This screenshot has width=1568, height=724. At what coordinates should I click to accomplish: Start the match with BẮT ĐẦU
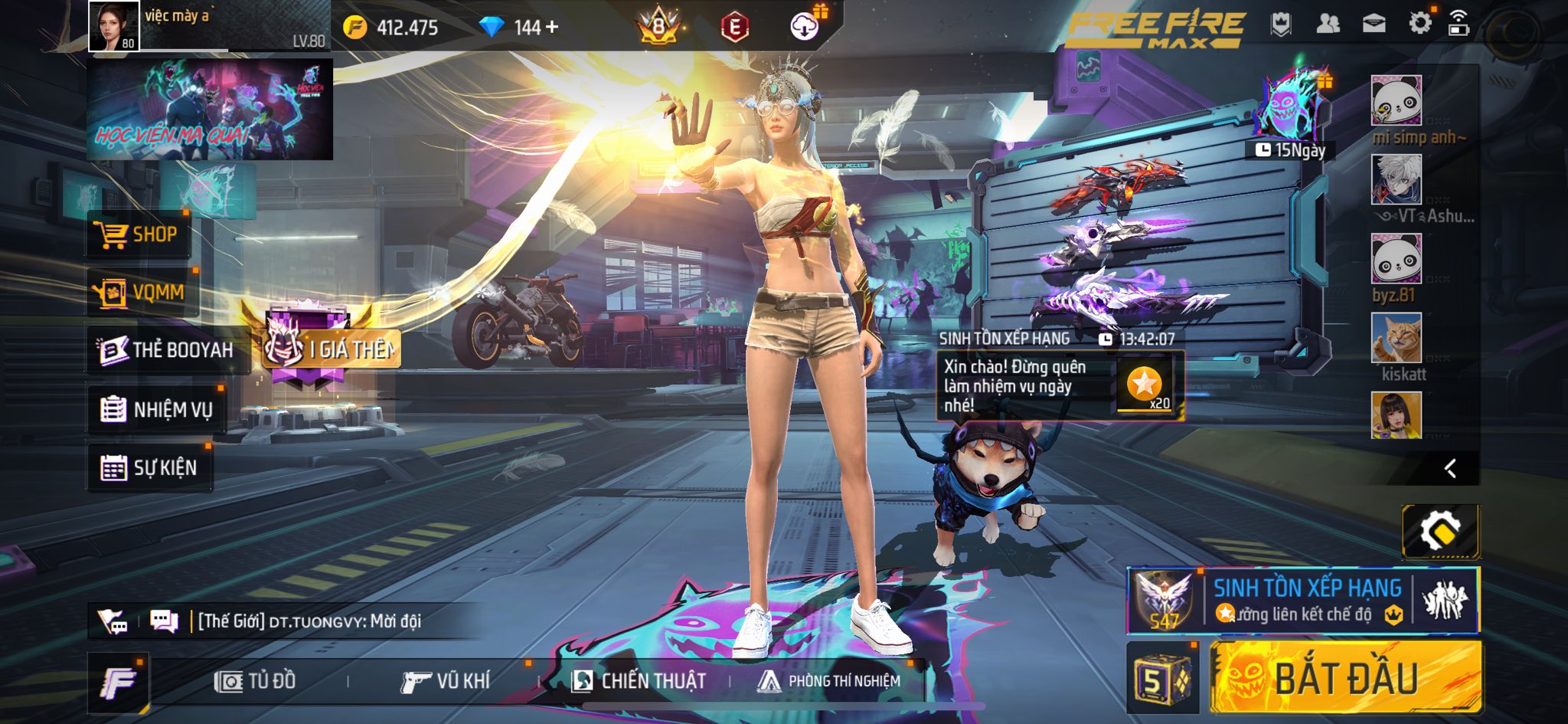1345,679
